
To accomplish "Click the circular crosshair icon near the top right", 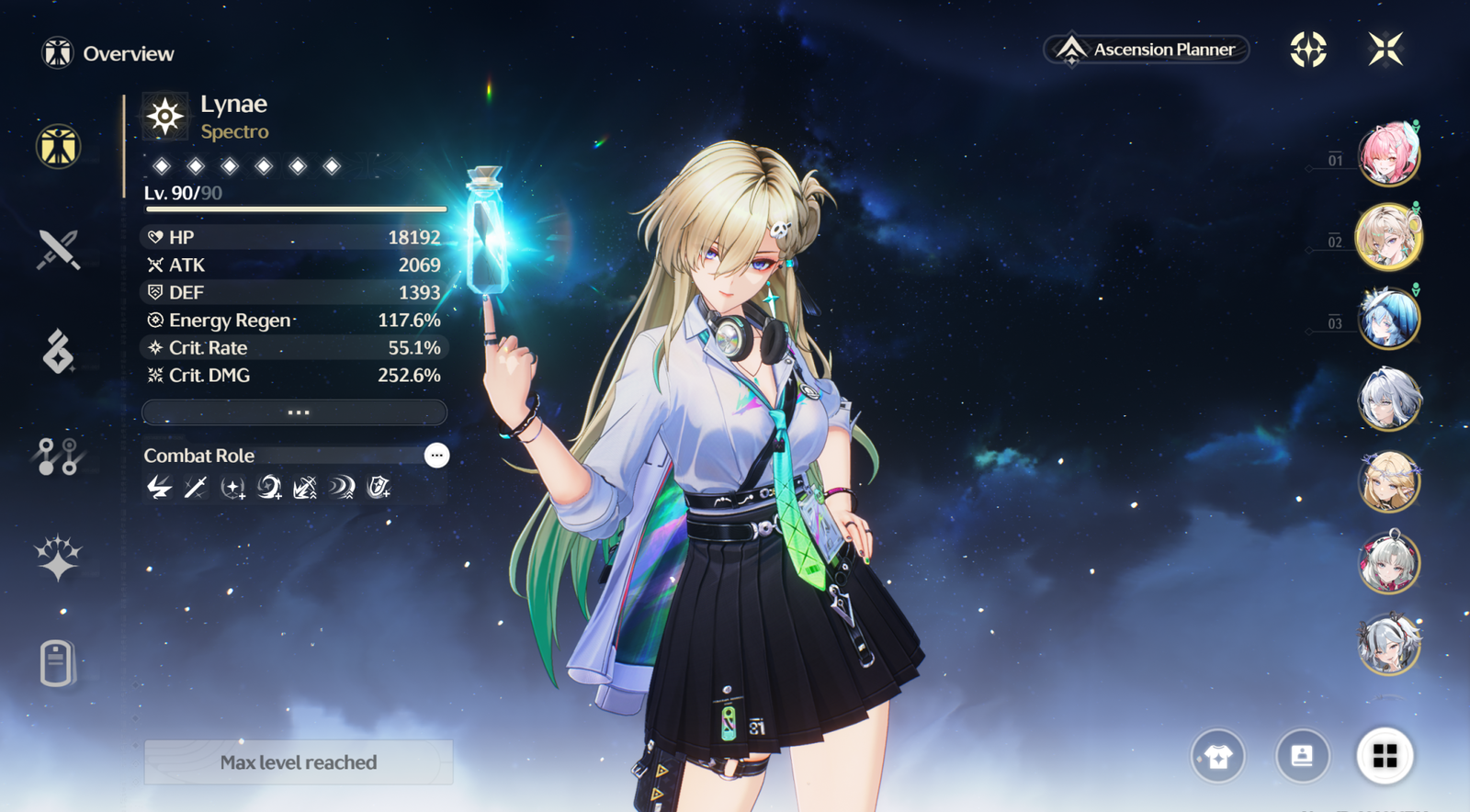I will (x=1308, y=50).
